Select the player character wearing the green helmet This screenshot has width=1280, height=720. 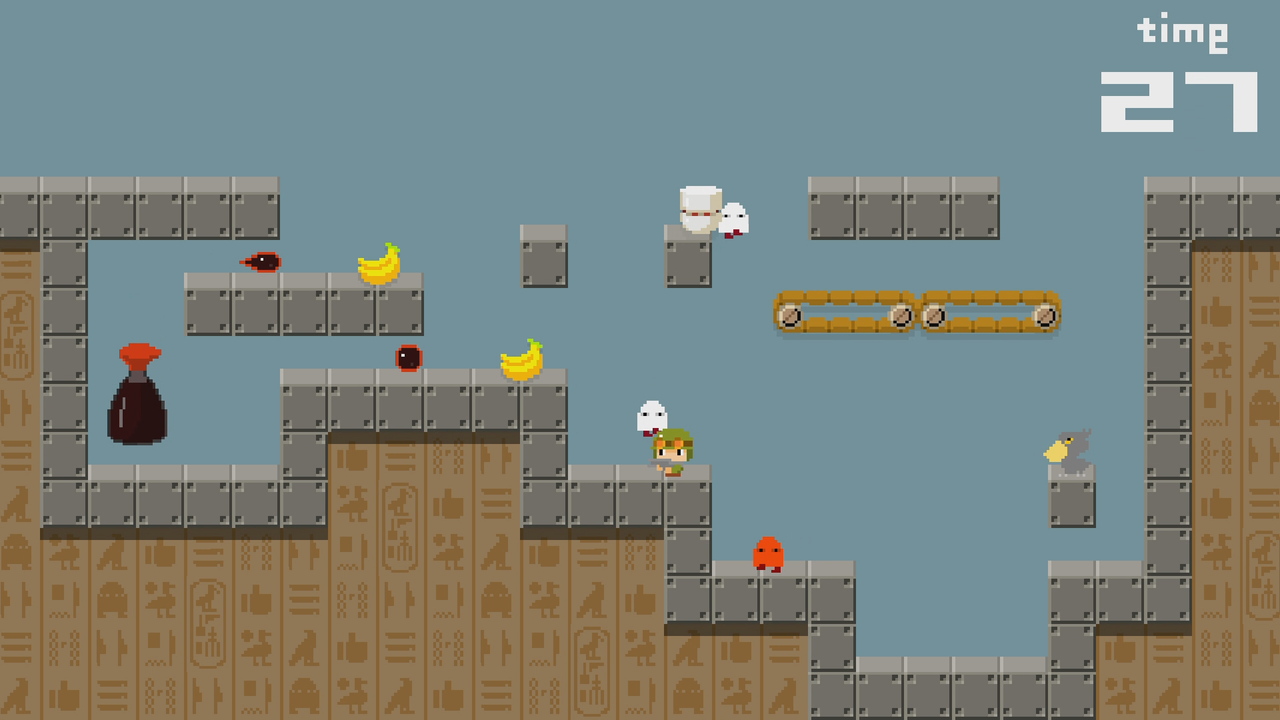point(672,452)
